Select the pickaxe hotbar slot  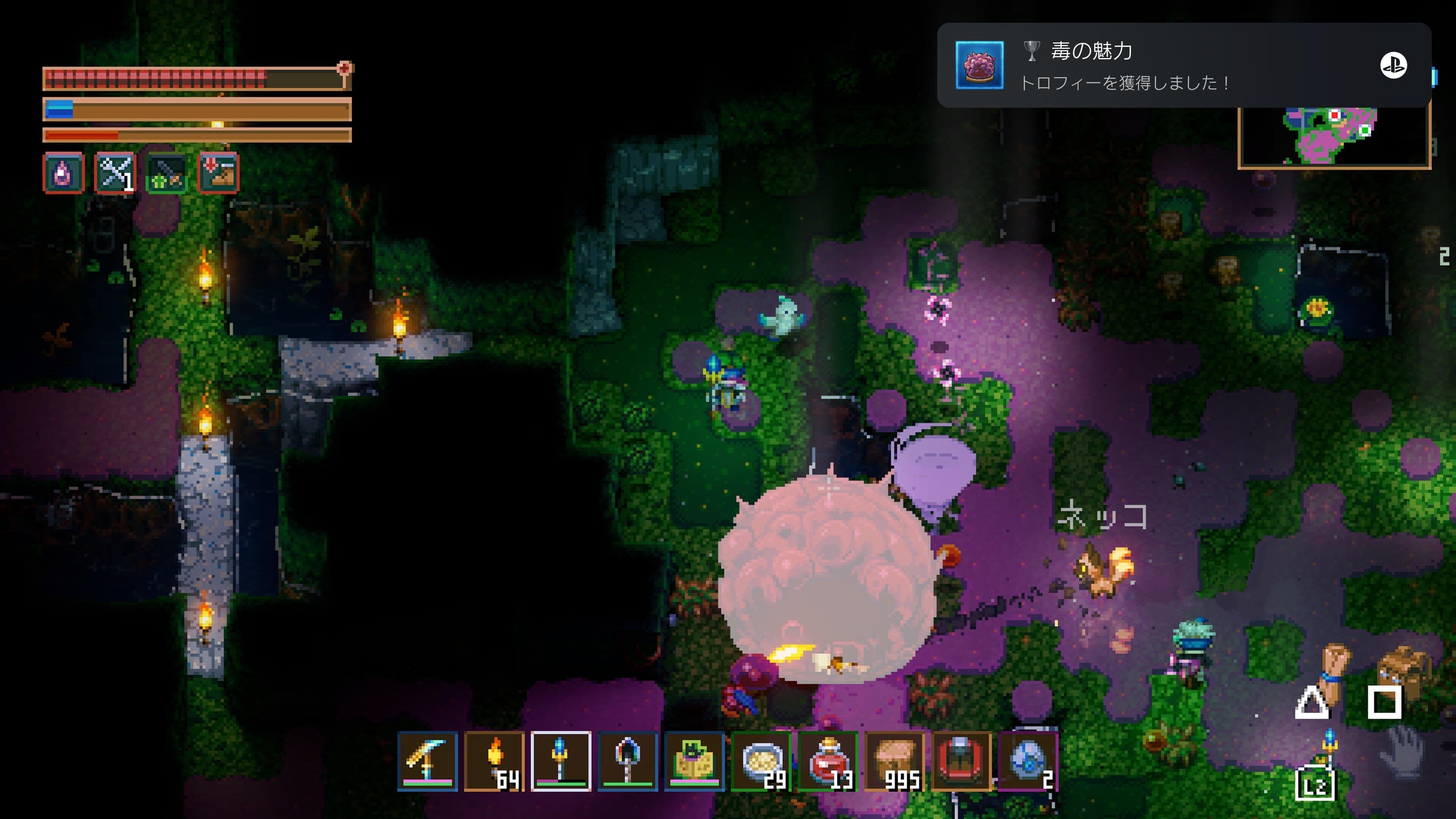click(427, 761)
